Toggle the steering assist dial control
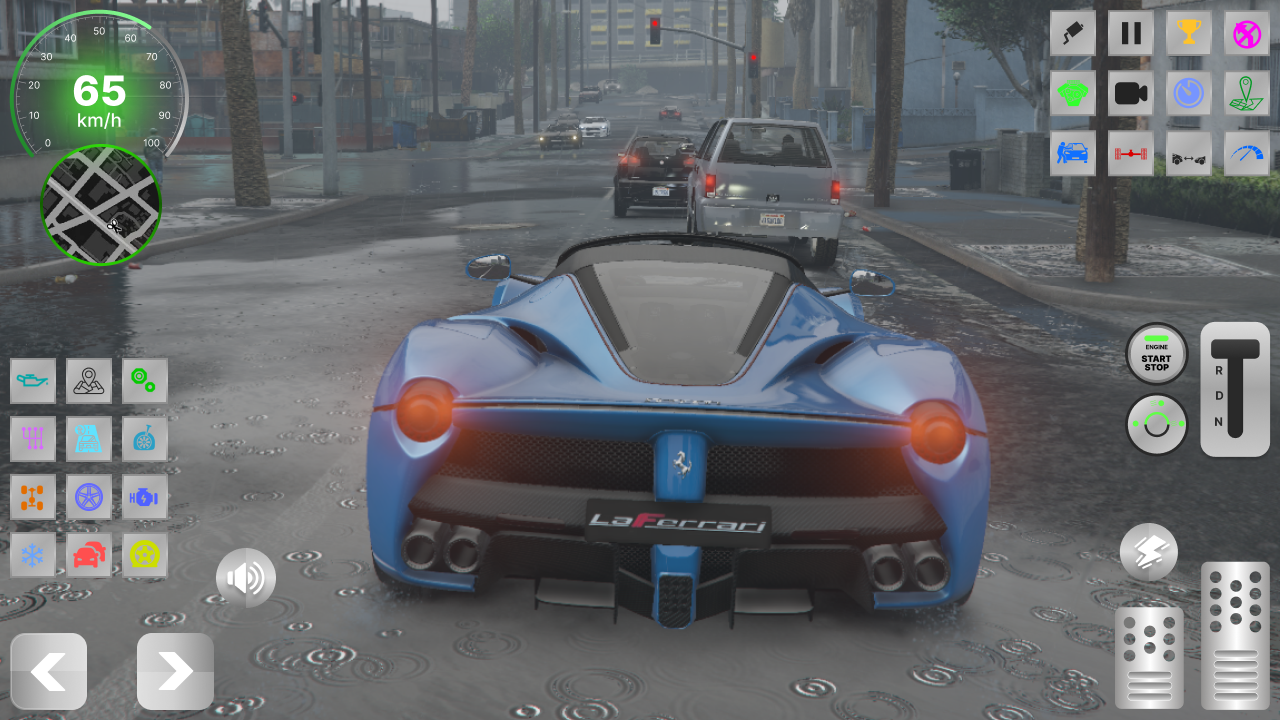This screenshot has height=720, width=1280. tap(1156, 424)
